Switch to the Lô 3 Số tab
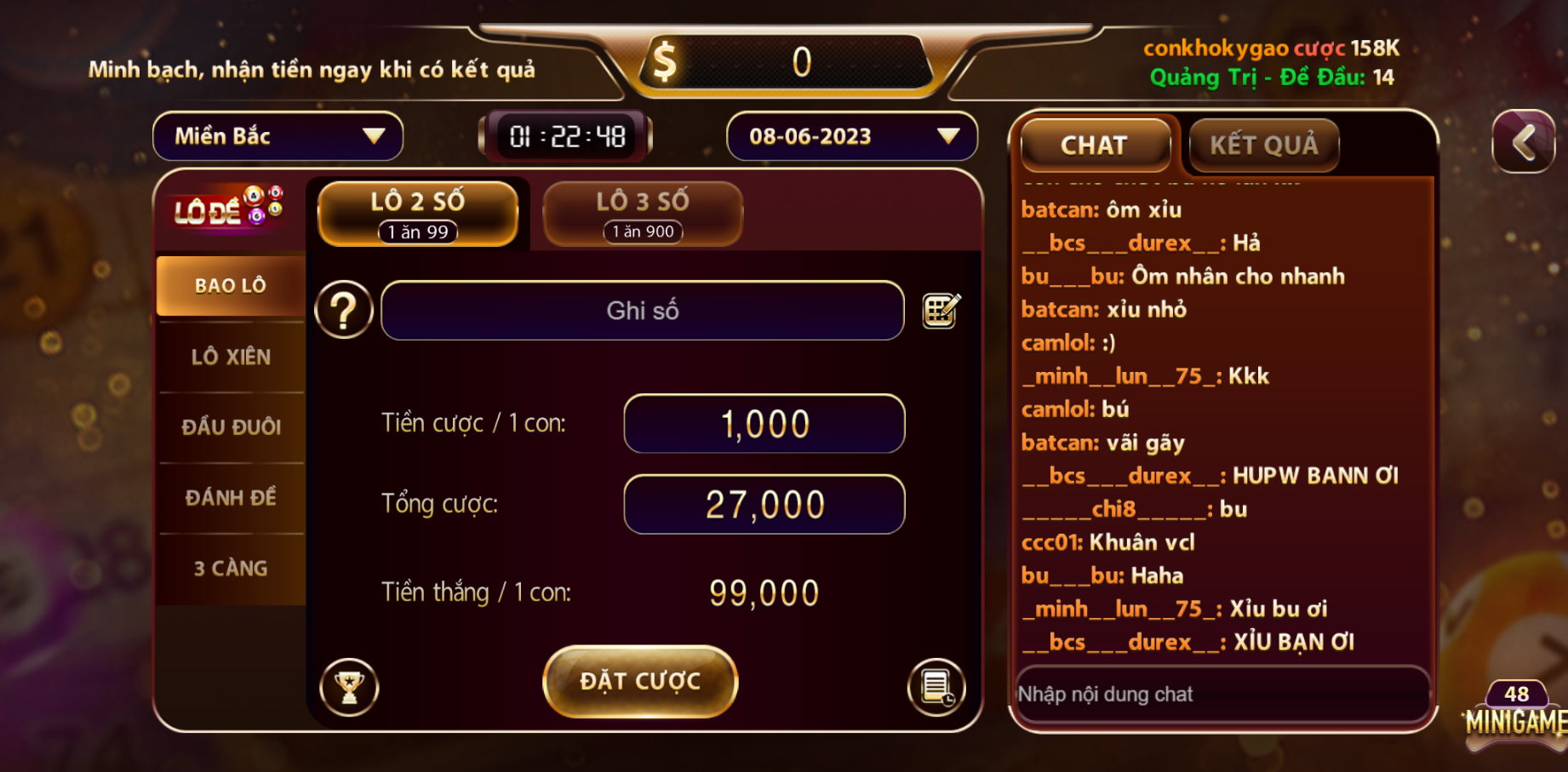The width and height of the screenshot is (1568, 772). tap(643, 214)
